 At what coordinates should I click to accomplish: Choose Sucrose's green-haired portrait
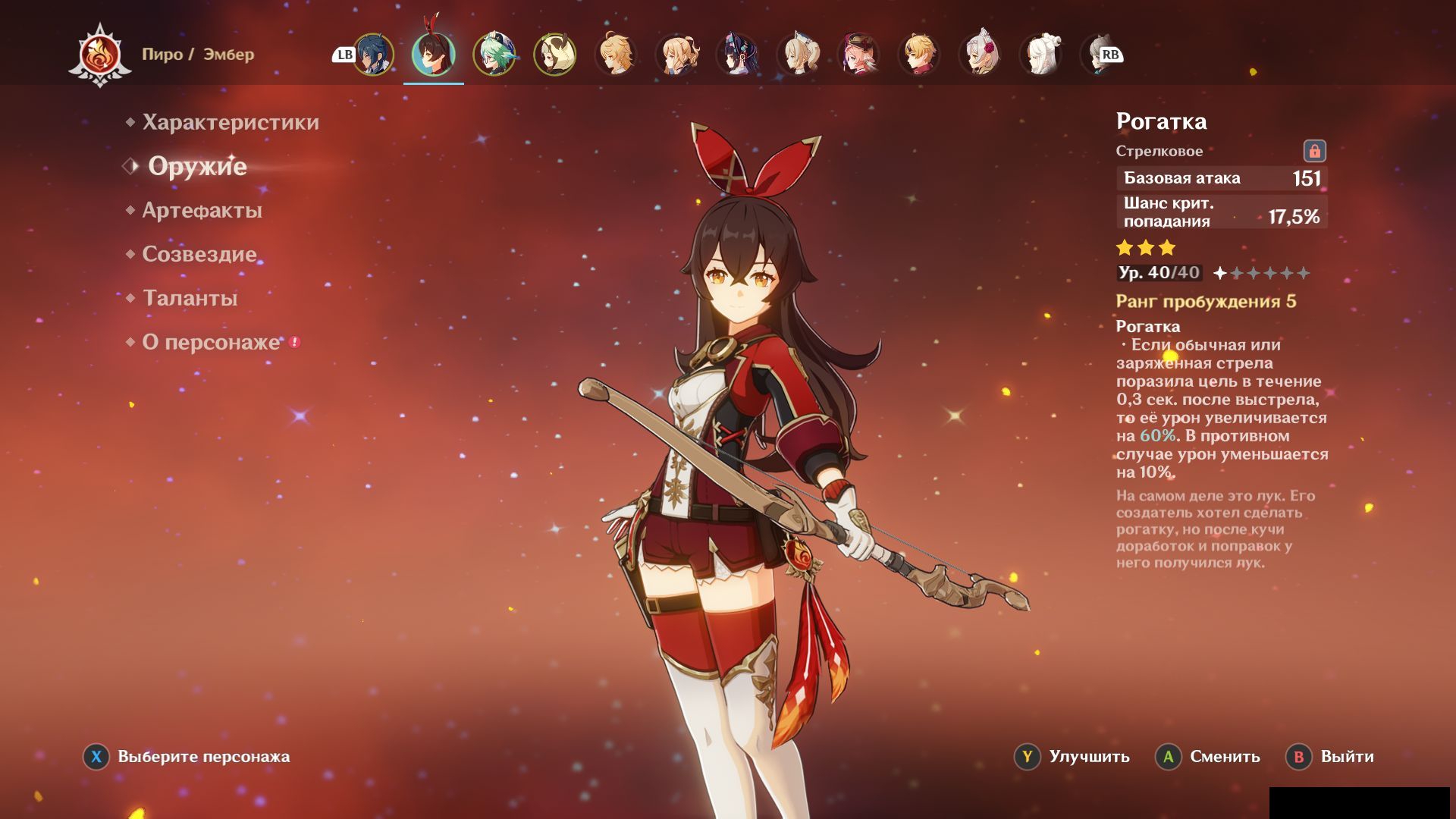pos(494,55)
